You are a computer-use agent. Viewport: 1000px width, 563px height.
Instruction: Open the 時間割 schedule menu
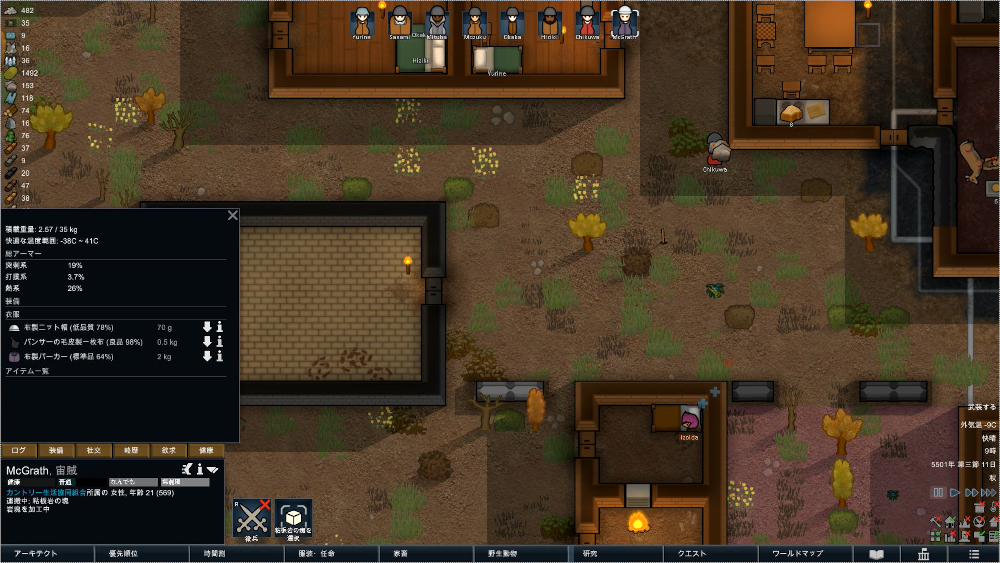[214, 553]
